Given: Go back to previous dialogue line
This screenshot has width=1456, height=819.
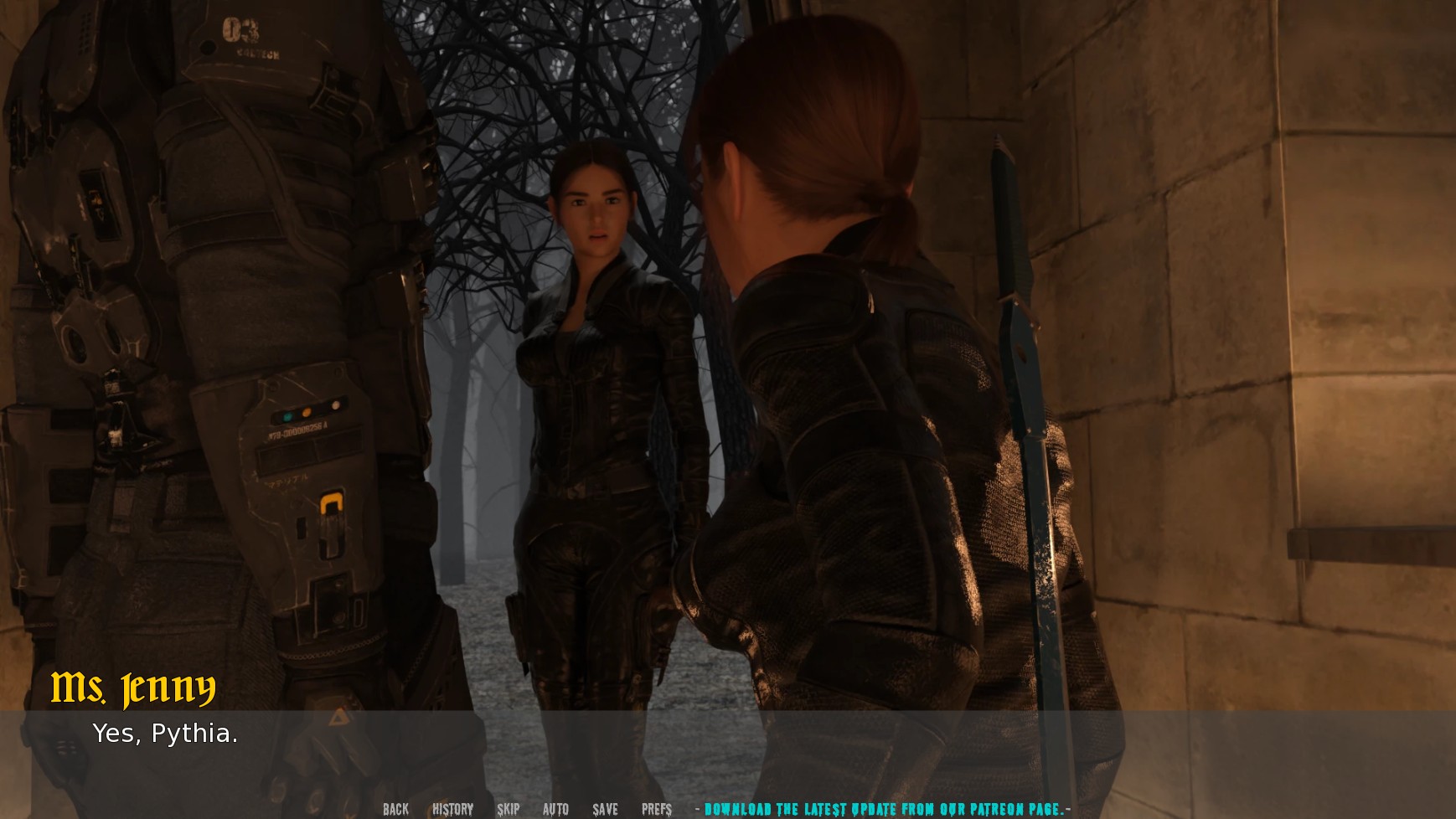Looking at the screenshot, I should pos(395,809).
